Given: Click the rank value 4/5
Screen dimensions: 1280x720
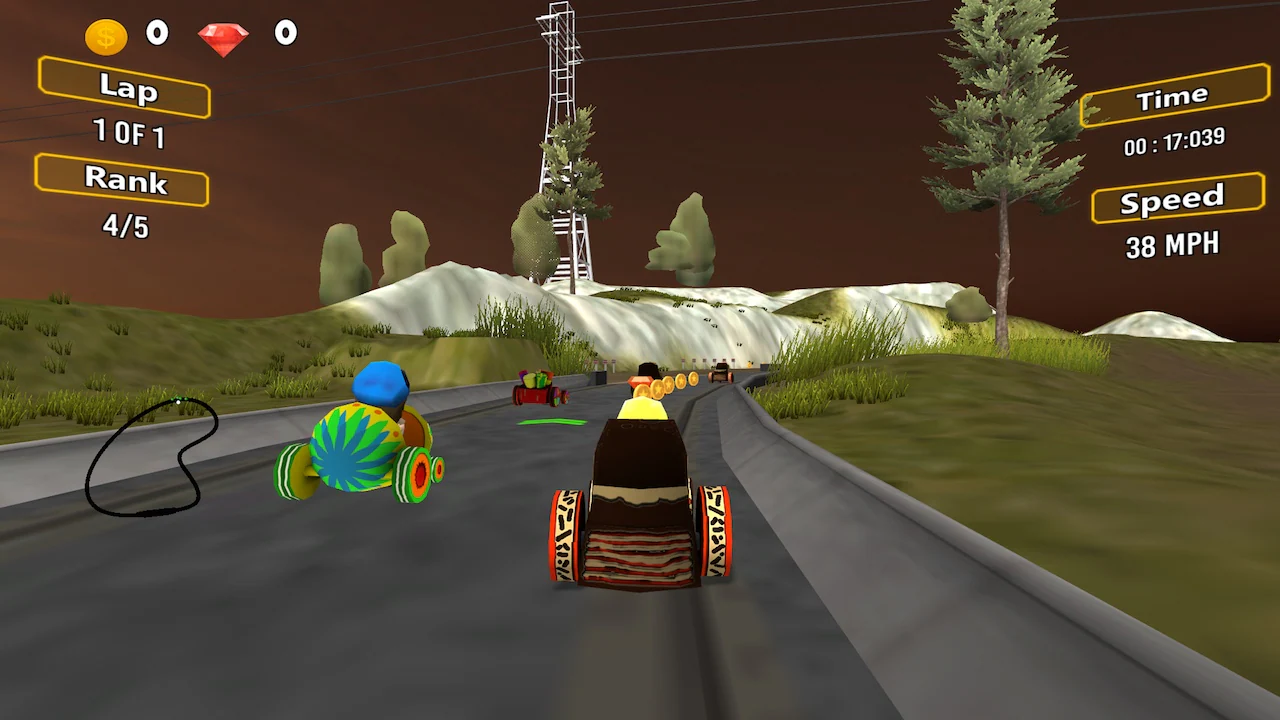Looking at the screenshot, I should (124, 228).
